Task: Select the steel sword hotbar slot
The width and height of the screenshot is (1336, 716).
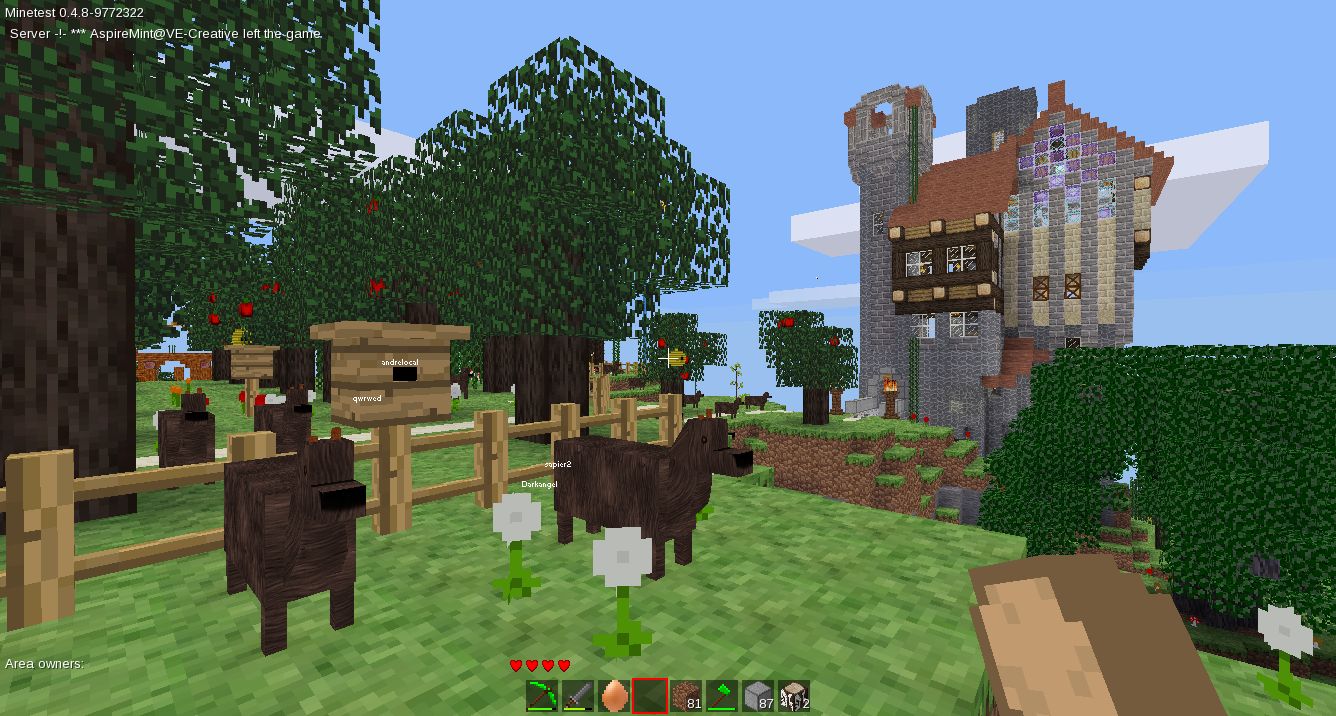Action: click(x=578, y=695)
